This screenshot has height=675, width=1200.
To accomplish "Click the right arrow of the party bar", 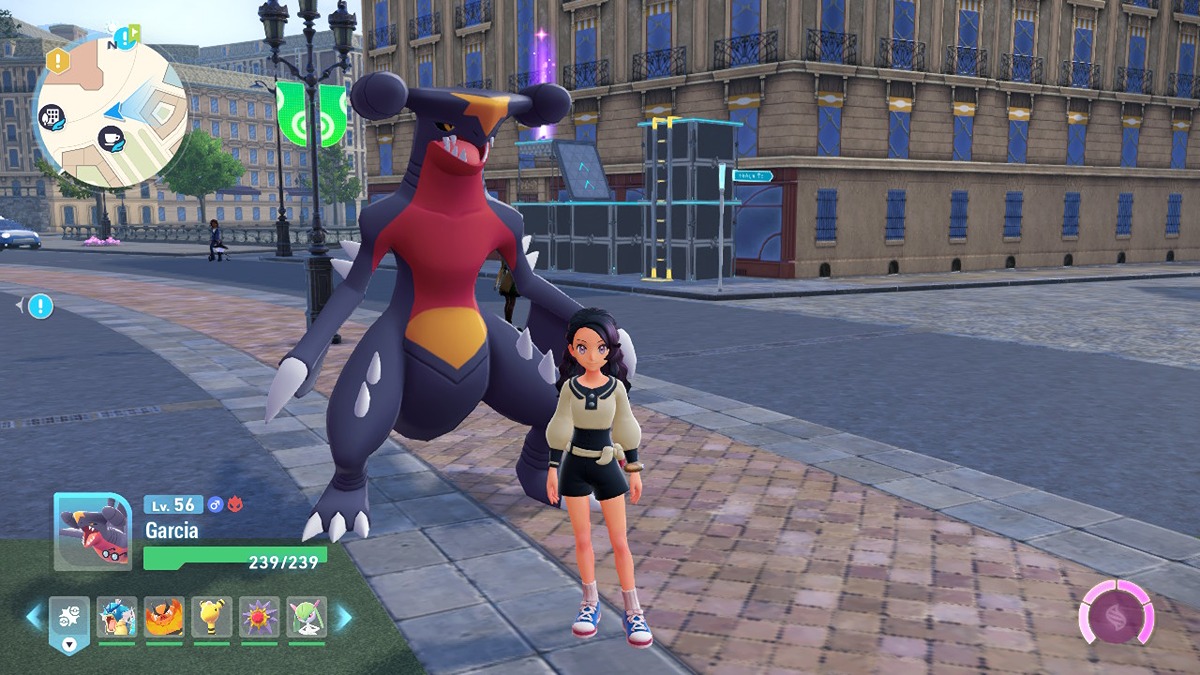I will click(x=343, y=617).
